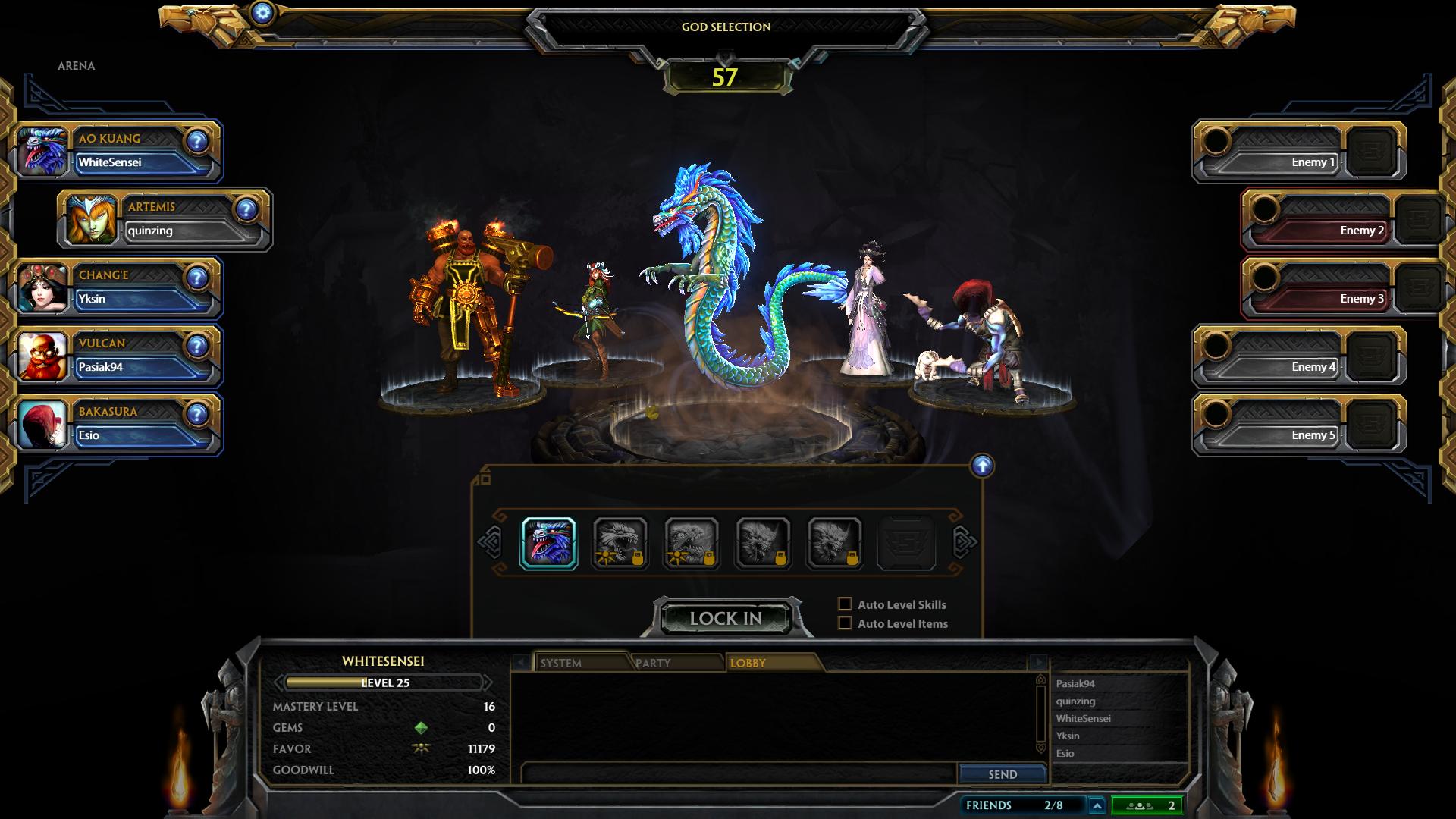Open the Party chat tab

click(675, 663)
